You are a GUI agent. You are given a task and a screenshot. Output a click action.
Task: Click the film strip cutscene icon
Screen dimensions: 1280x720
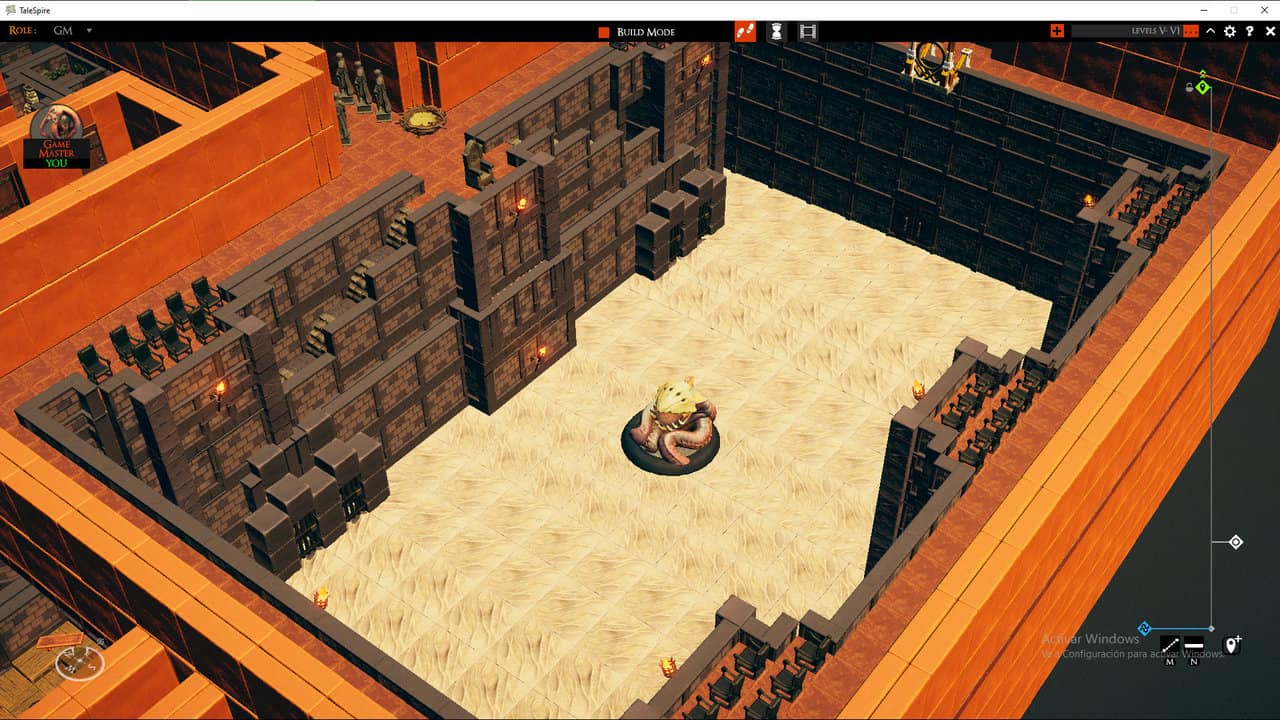click(807, 30)
